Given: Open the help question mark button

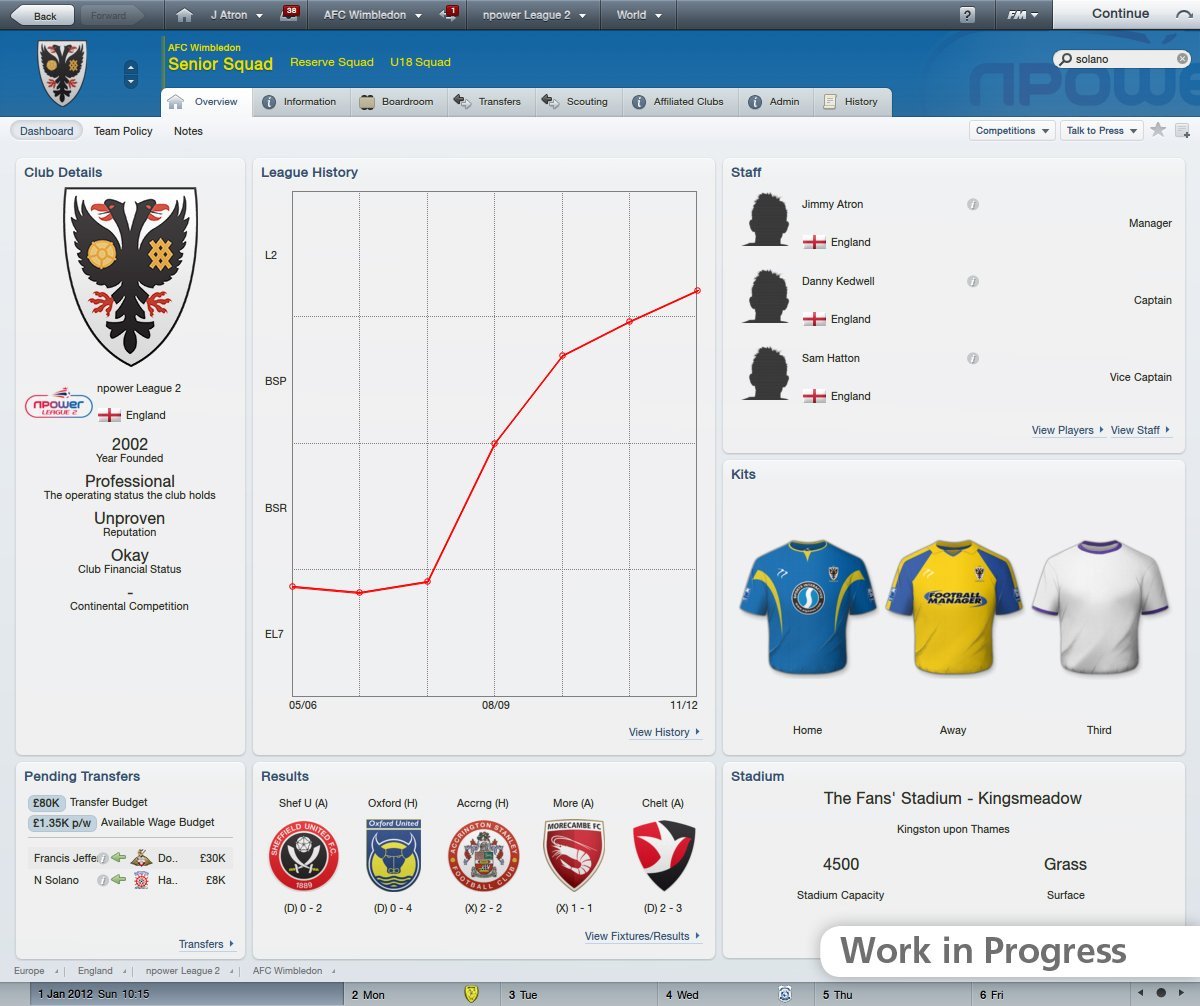Looking at the screenshot, I should coord(967,15).
